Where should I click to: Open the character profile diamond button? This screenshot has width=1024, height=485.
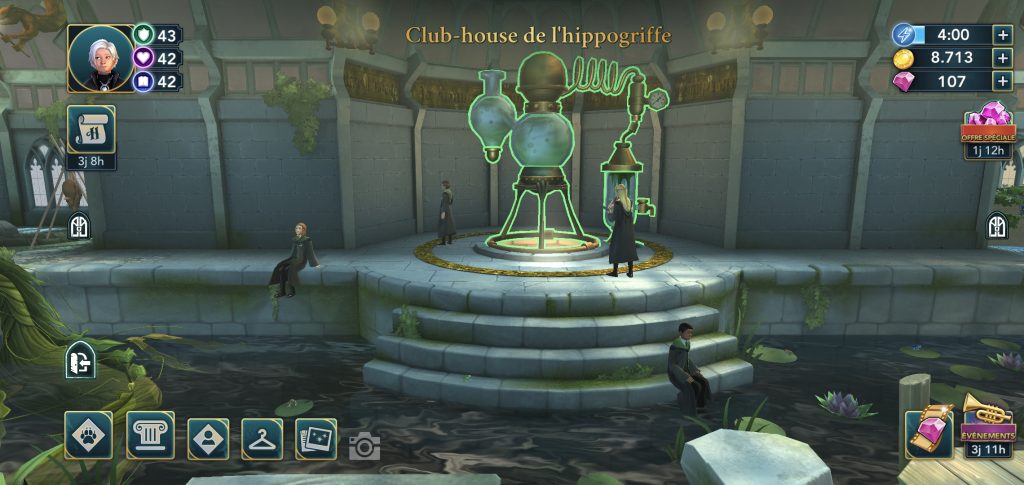(208, 438)
